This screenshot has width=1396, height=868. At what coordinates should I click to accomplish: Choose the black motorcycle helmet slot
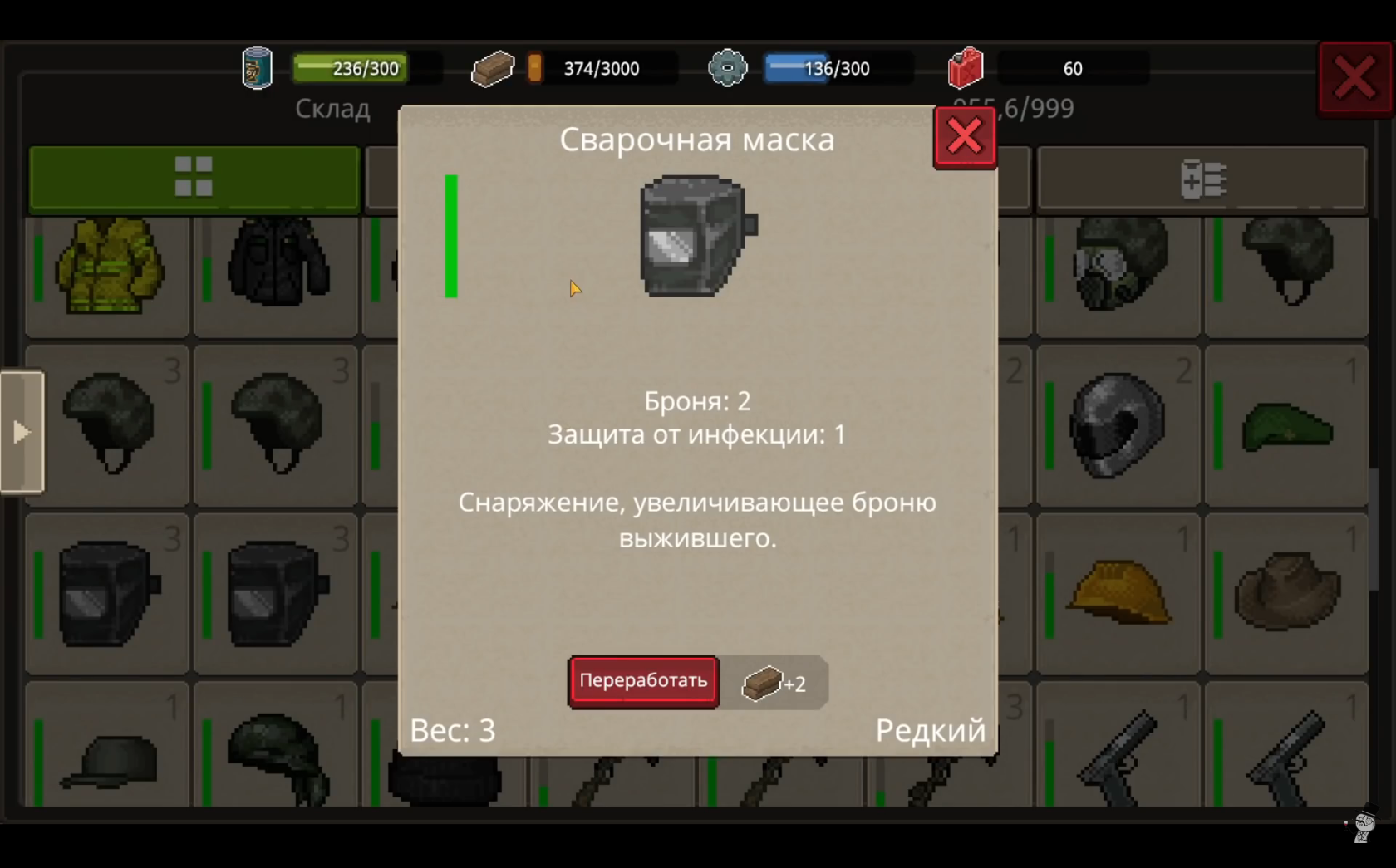click(1118, 426)
